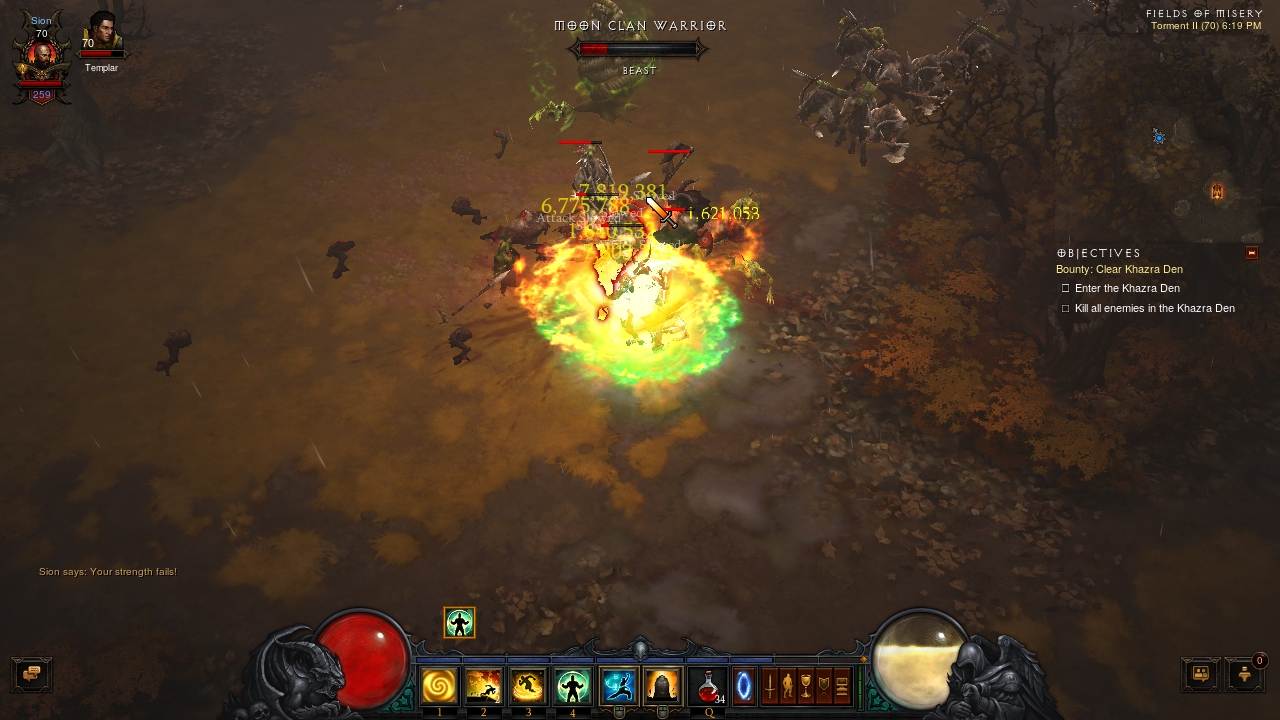Open the social friends list button
Image resolution: width=1280 pixels, height=720 pixels.
coord(1200,674)
